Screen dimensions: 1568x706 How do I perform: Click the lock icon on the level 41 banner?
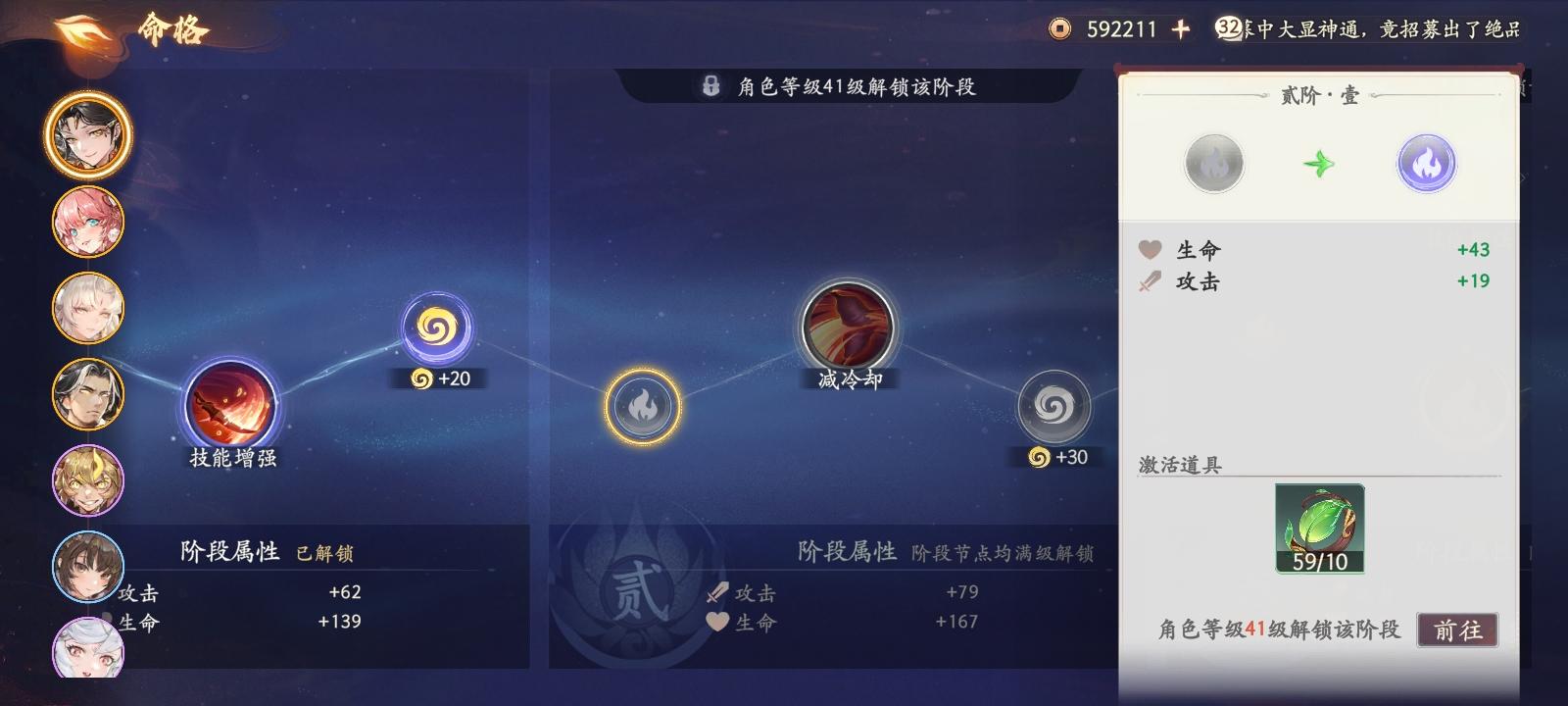(x=710, y=87)
